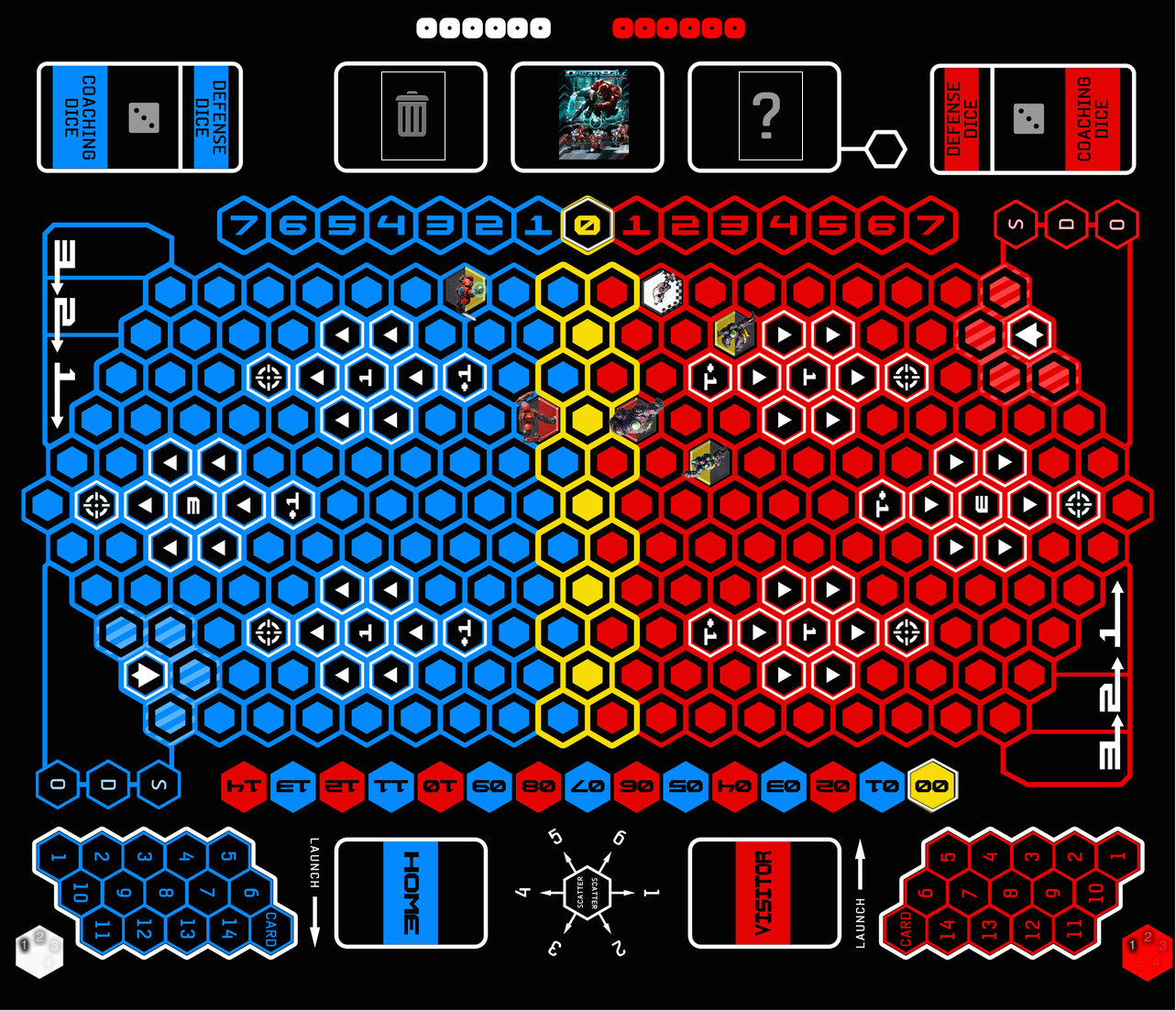Select the blue 7 hex on the score track
Screen dimensions: 1176x1011
coord(243,223)
